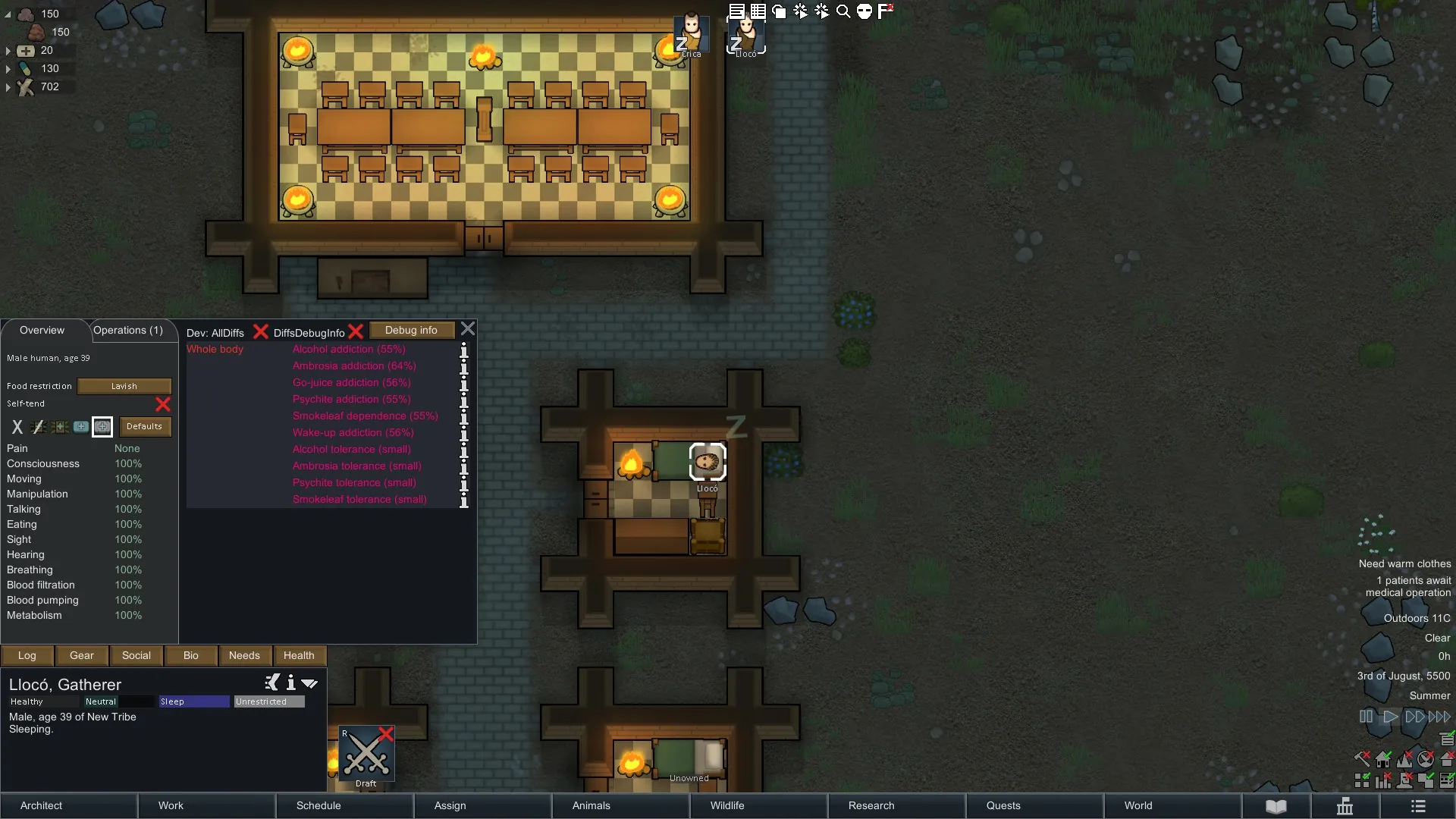Close the health panel
Image resolution: width=1456 pixels, height=819 pixels.
click(x=468, y=329)
